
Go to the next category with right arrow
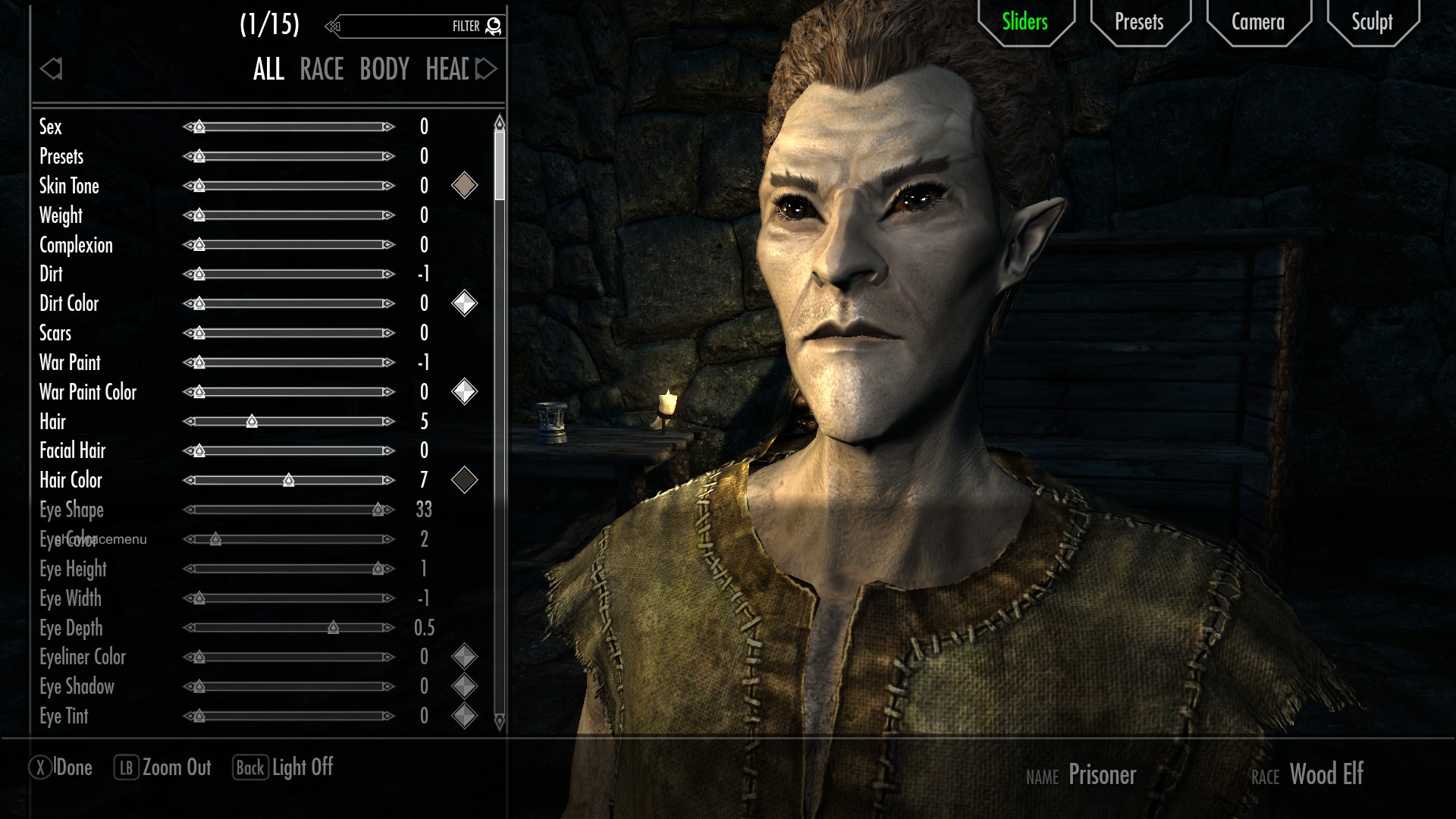[x=486, y=70]
